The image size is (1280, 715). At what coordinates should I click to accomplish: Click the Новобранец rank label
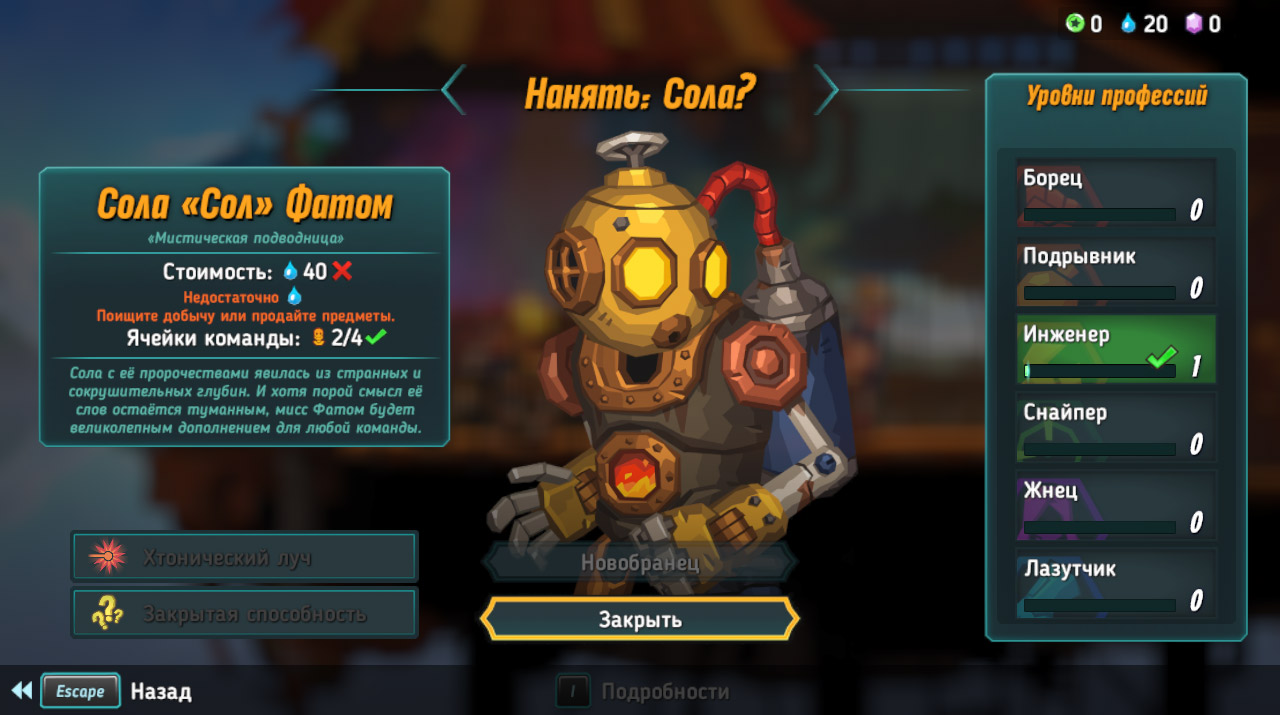point(640,562)
